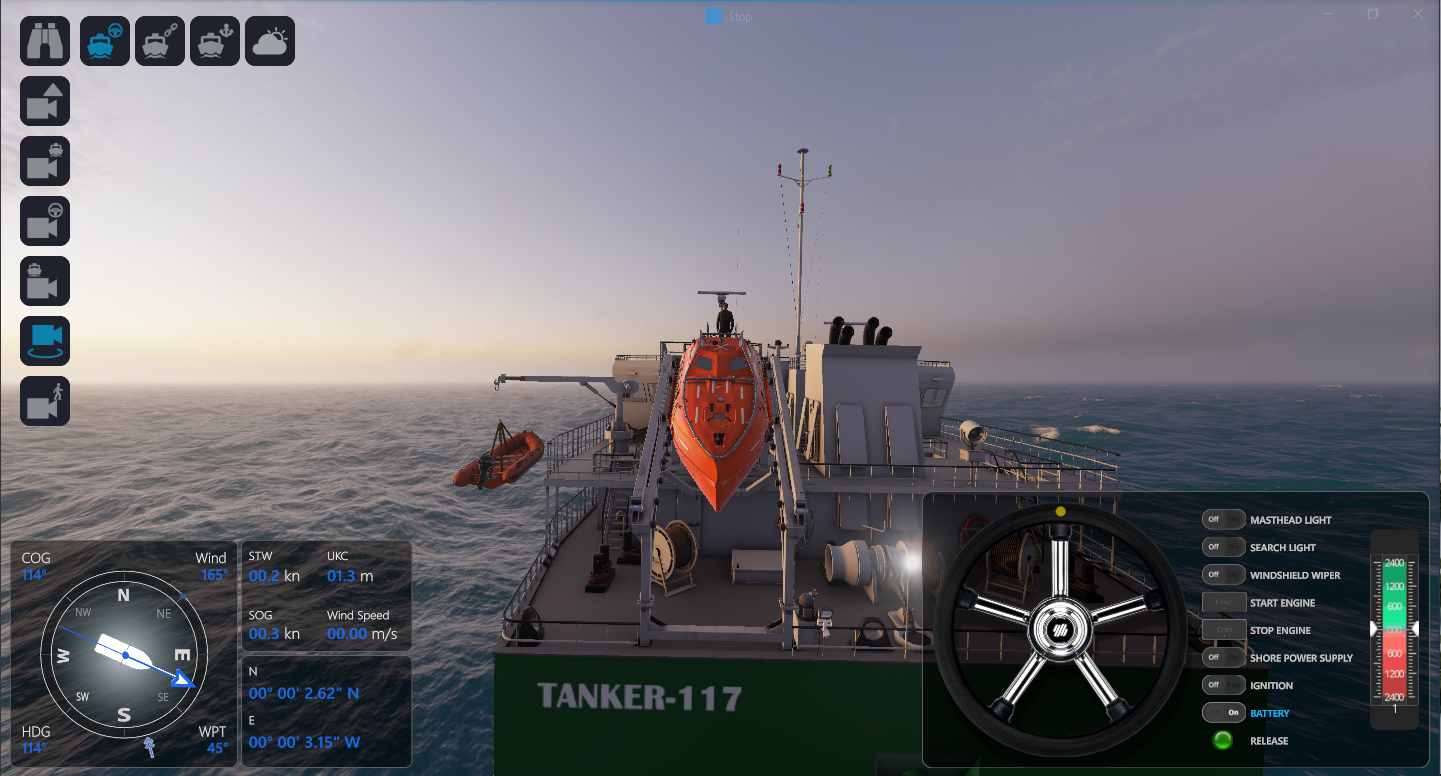Switch to the camera with up arrow
The height and width of the screenshot is (776, 1441).
point(45,101)
